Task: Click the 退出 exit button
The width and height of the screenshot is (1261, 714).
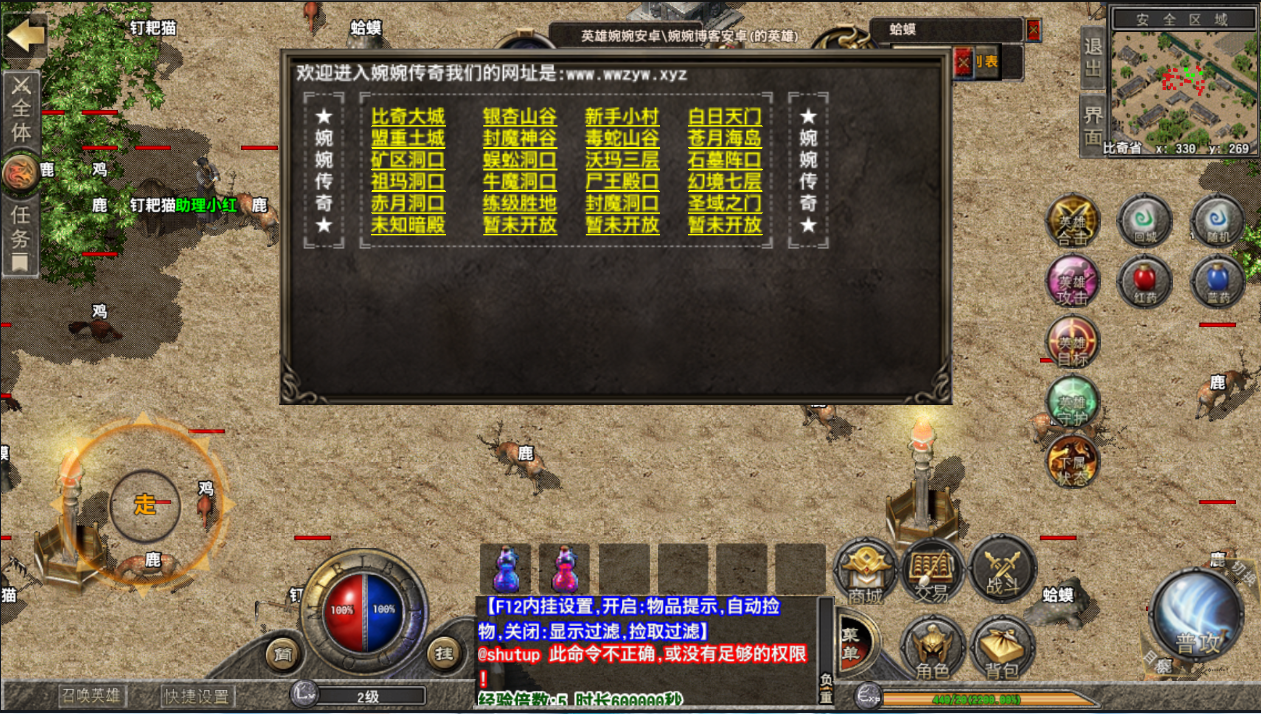Action: (x=1093, y=56)
